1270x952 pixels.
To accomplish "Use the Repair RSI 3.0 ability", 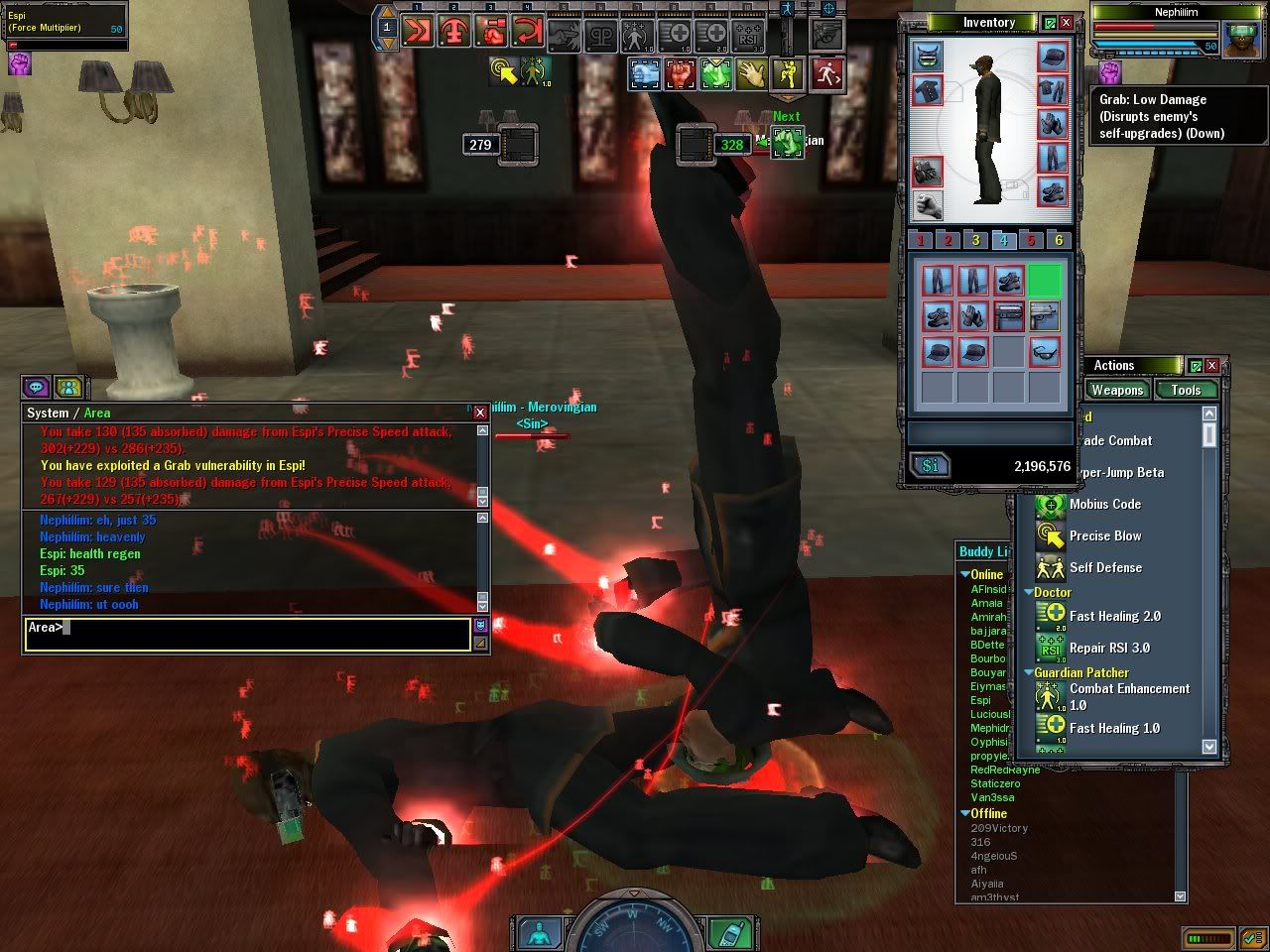I will [x=1108, y=648].
